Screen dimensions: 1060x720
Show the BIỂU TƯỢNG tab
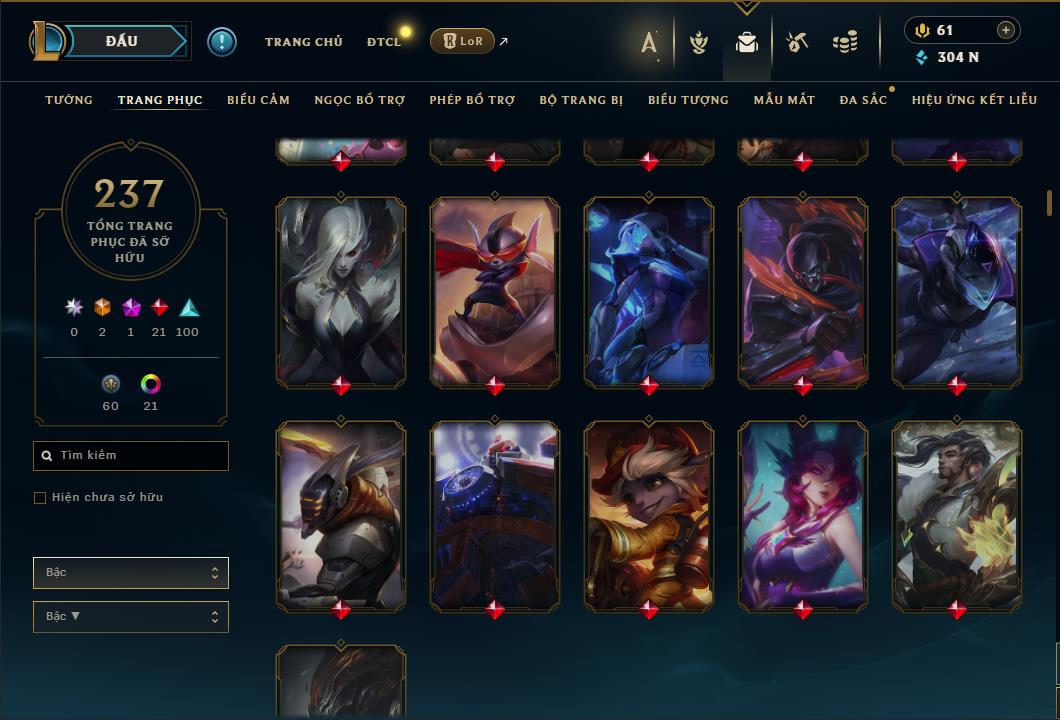click(688, 100)
